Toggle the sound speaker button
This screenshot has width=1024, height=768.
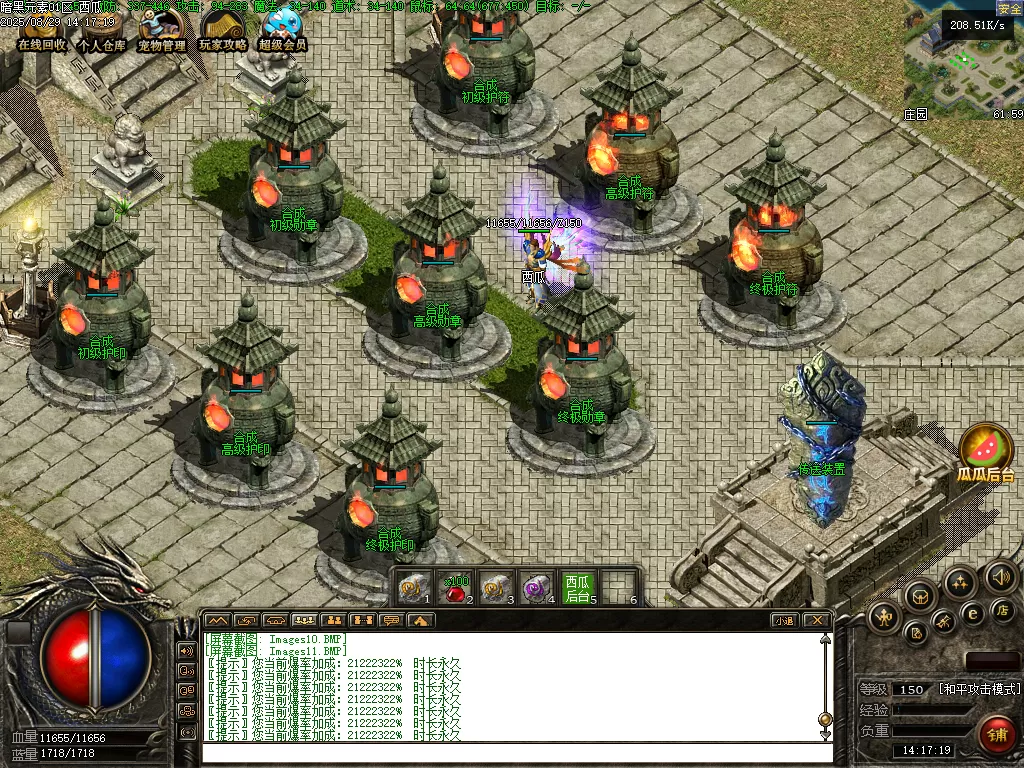coord(1000,576)
